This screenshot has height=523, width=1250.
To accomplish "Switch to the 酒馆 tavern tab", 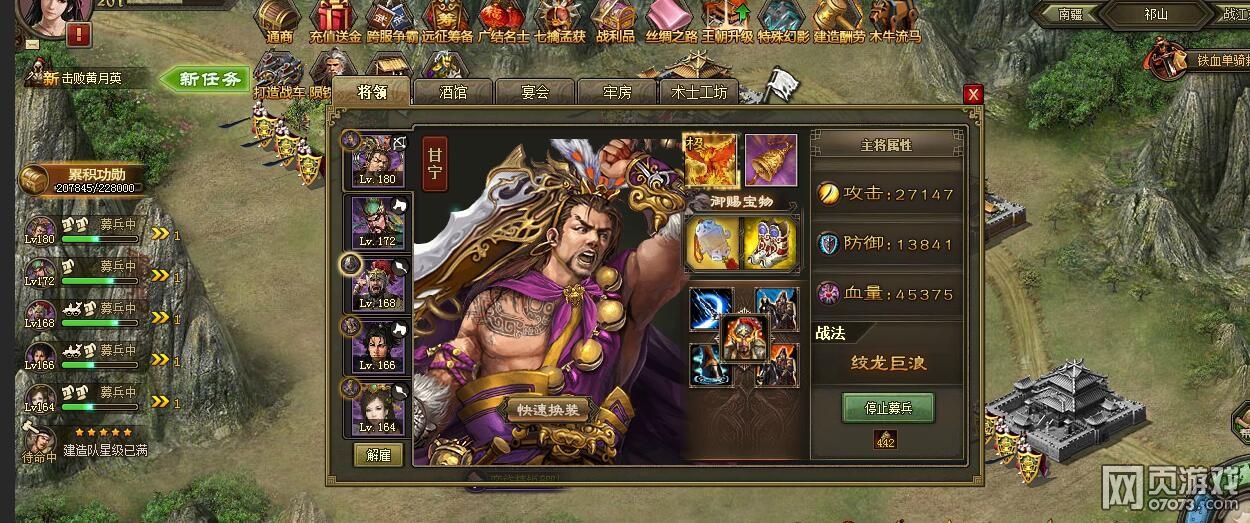I will coord(453,92).
